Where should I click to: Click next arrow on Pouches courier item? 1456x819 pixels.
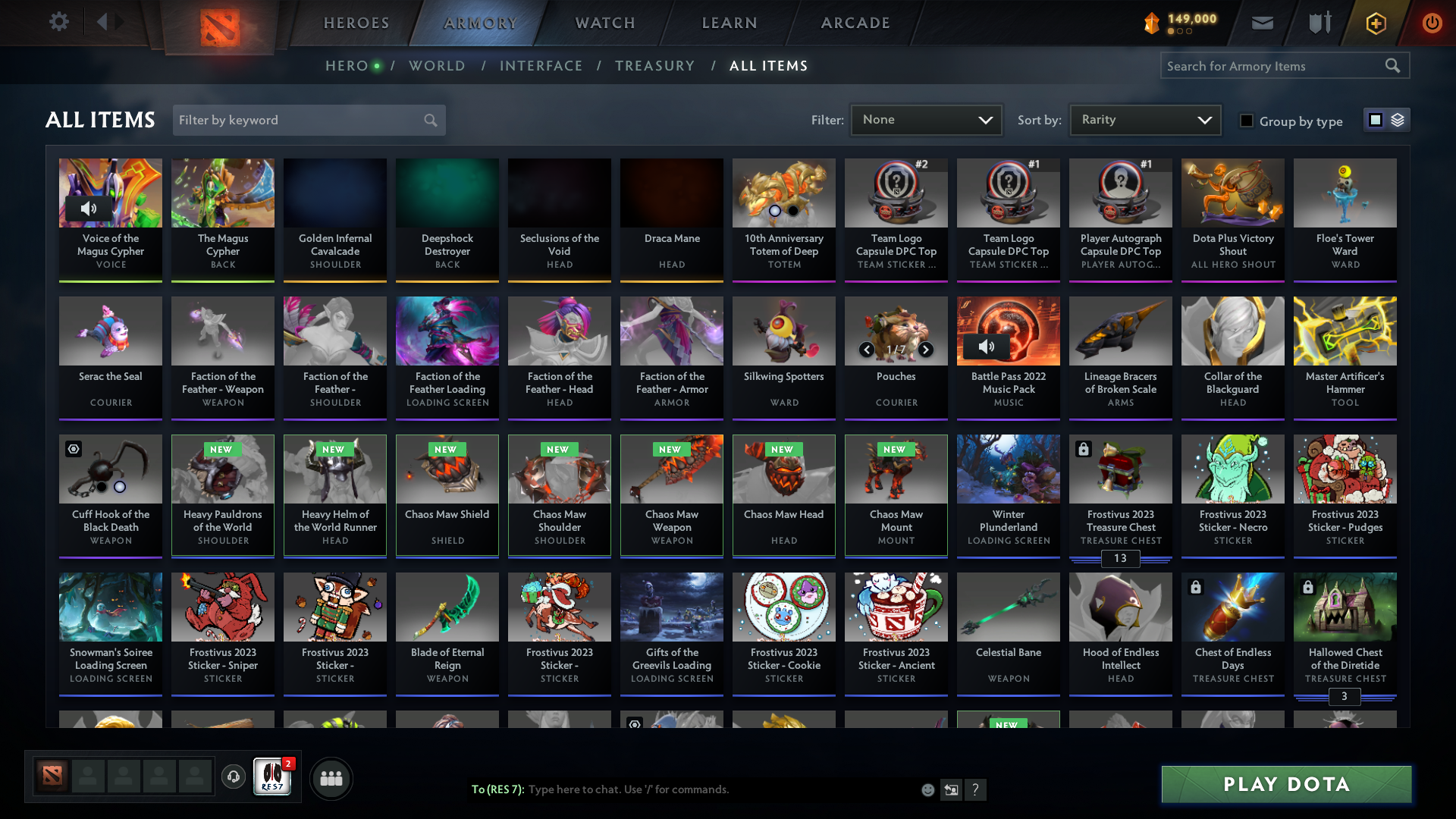925,350
